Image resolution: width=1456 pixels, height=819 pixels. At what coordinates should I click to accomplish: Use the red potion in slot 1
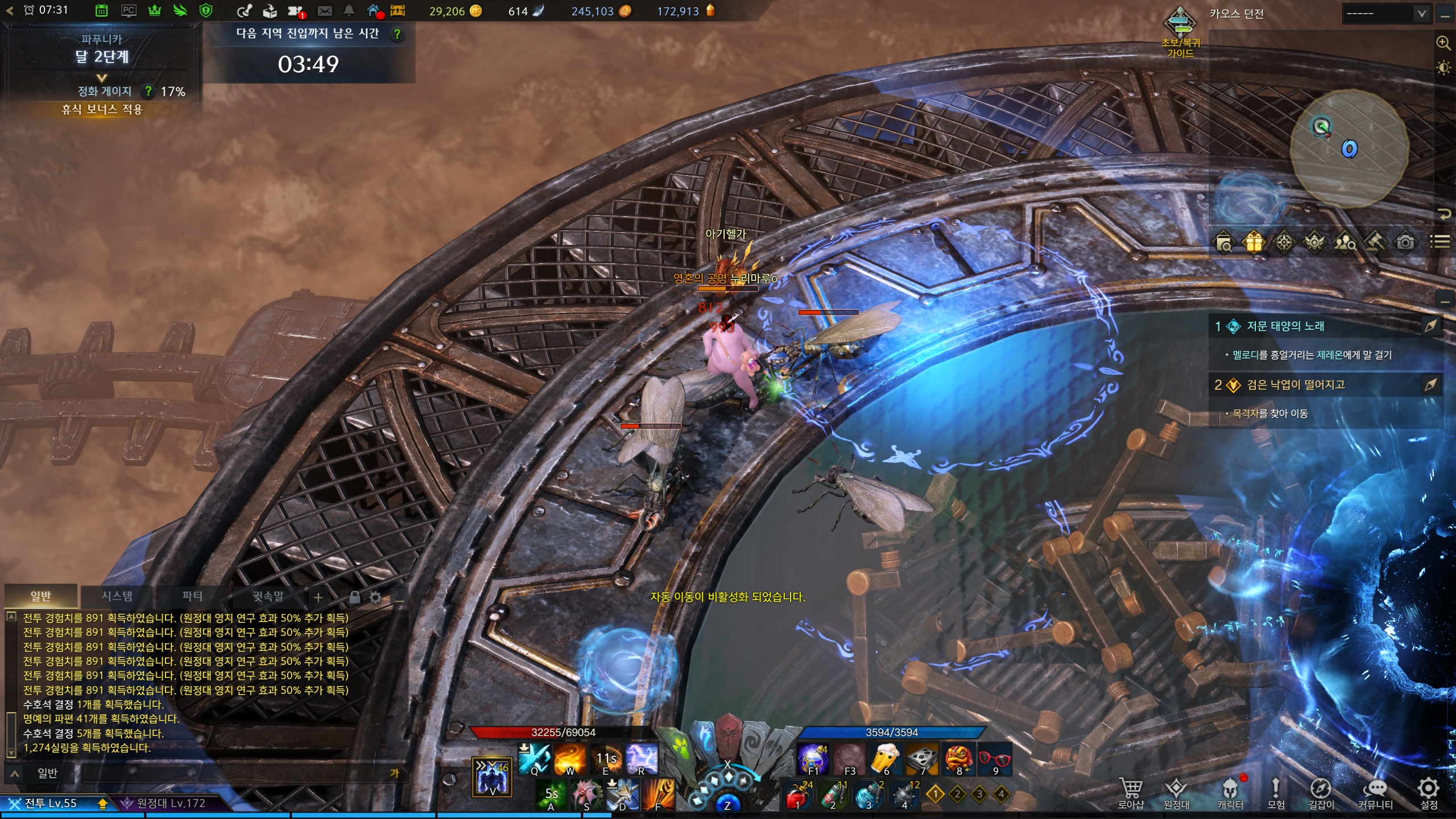(796, 796)
